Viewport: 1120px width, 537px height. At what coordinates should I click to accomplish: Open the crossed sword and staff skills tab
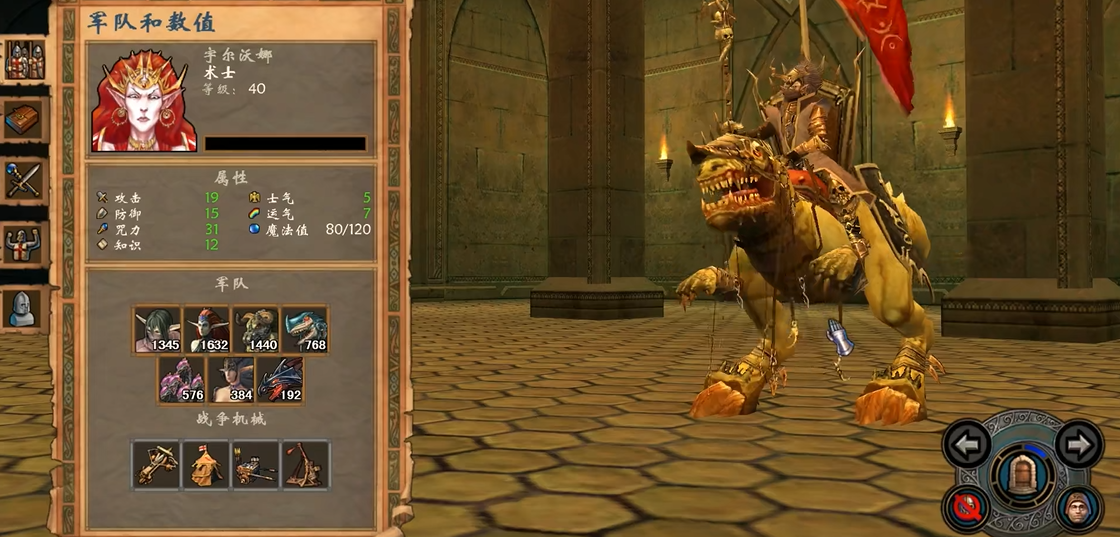coord(25,181)
